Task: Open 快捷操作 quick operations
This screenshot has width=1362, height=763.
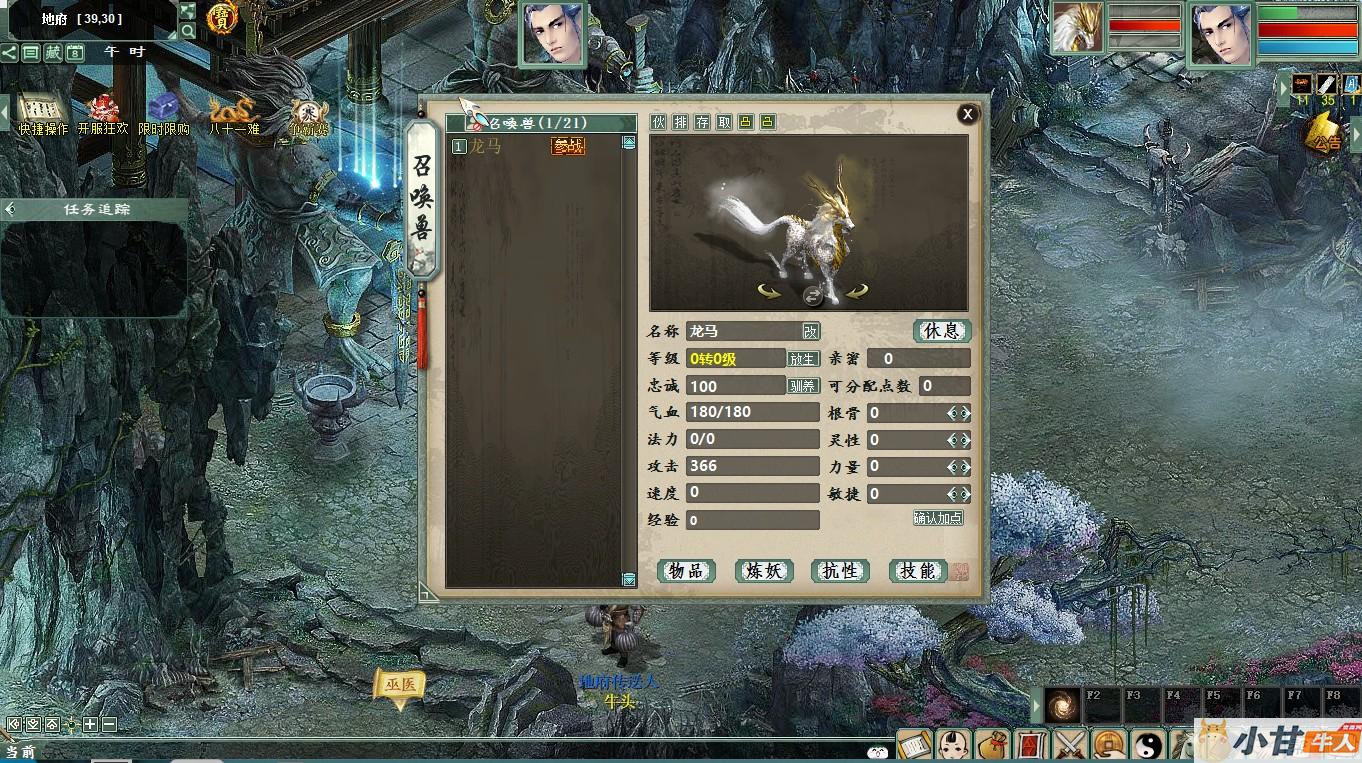Action: (42, 114)
